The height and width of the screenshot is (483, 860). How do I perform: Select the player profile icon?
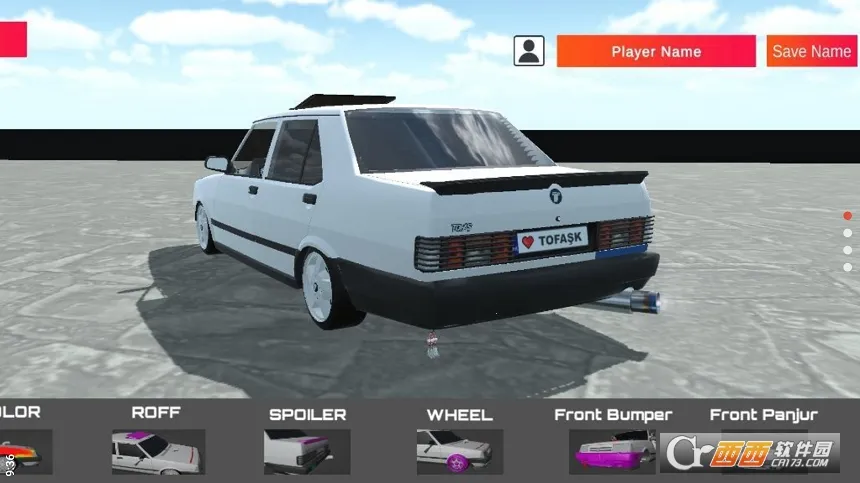(529, 51)
